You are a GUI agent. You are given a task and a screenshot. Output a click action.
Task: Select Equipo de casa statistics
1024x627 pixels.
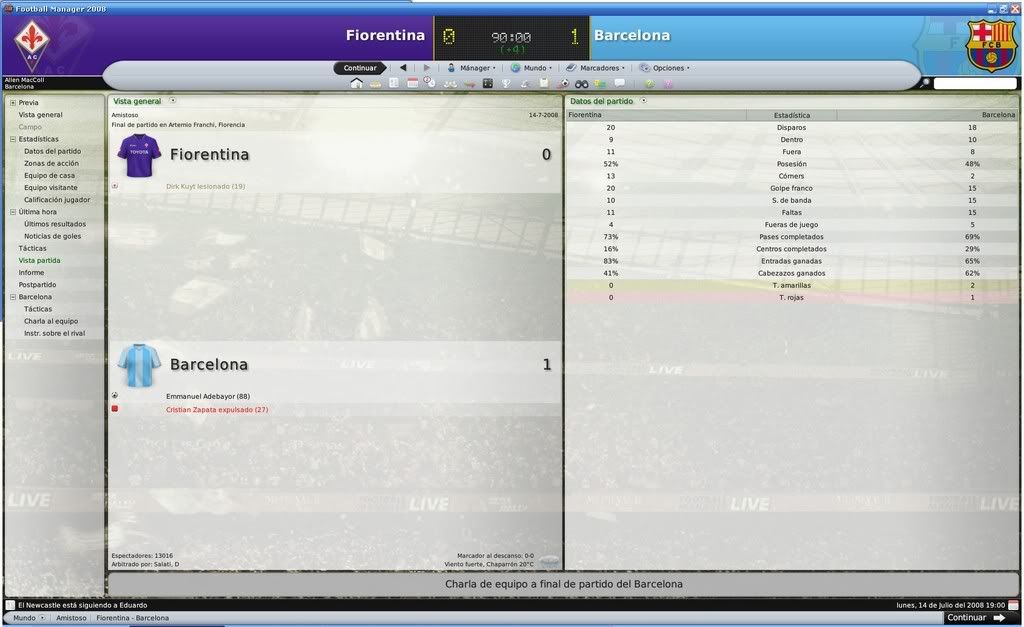(50, 175)
